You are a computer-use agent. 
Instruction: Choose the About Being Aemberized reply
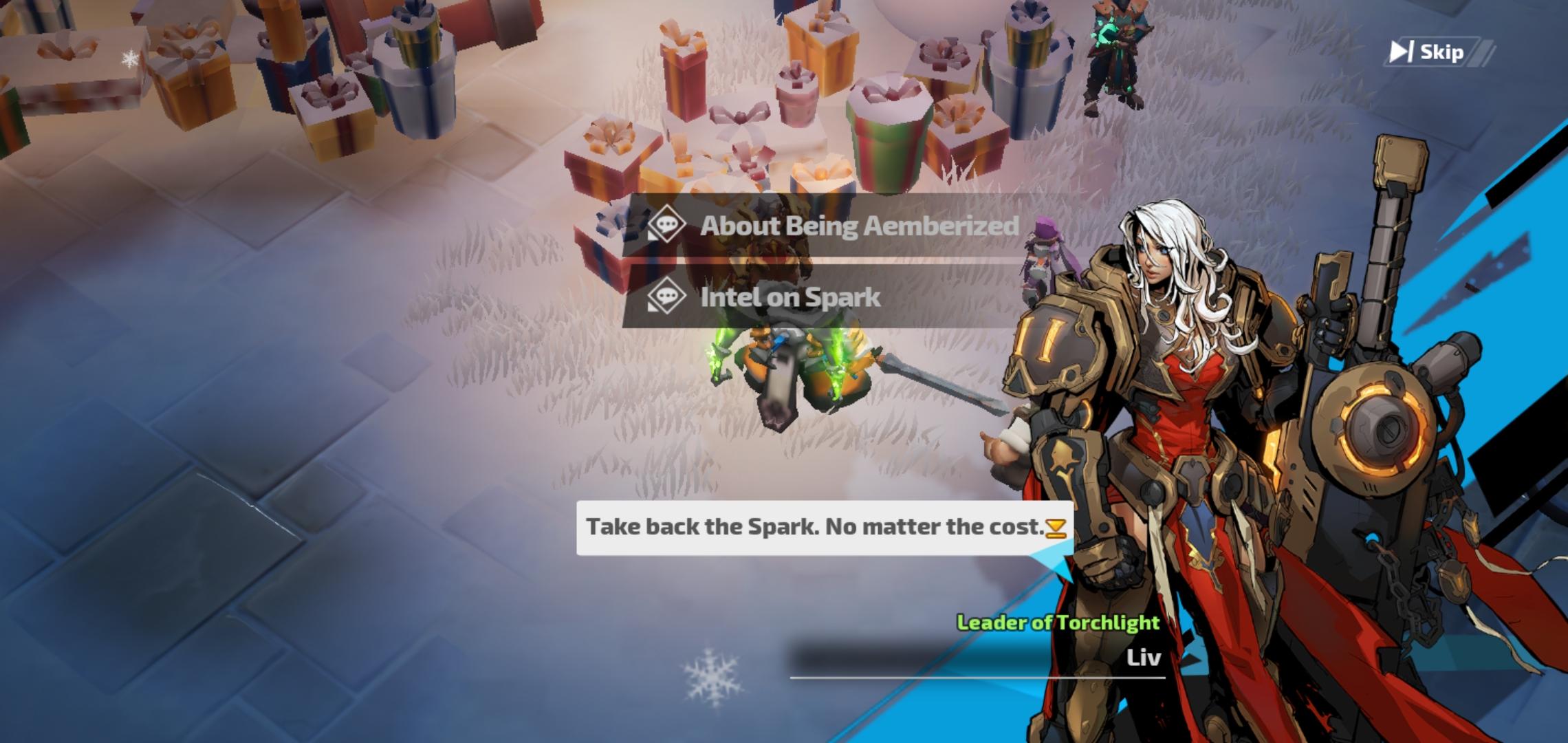(832, 226)
